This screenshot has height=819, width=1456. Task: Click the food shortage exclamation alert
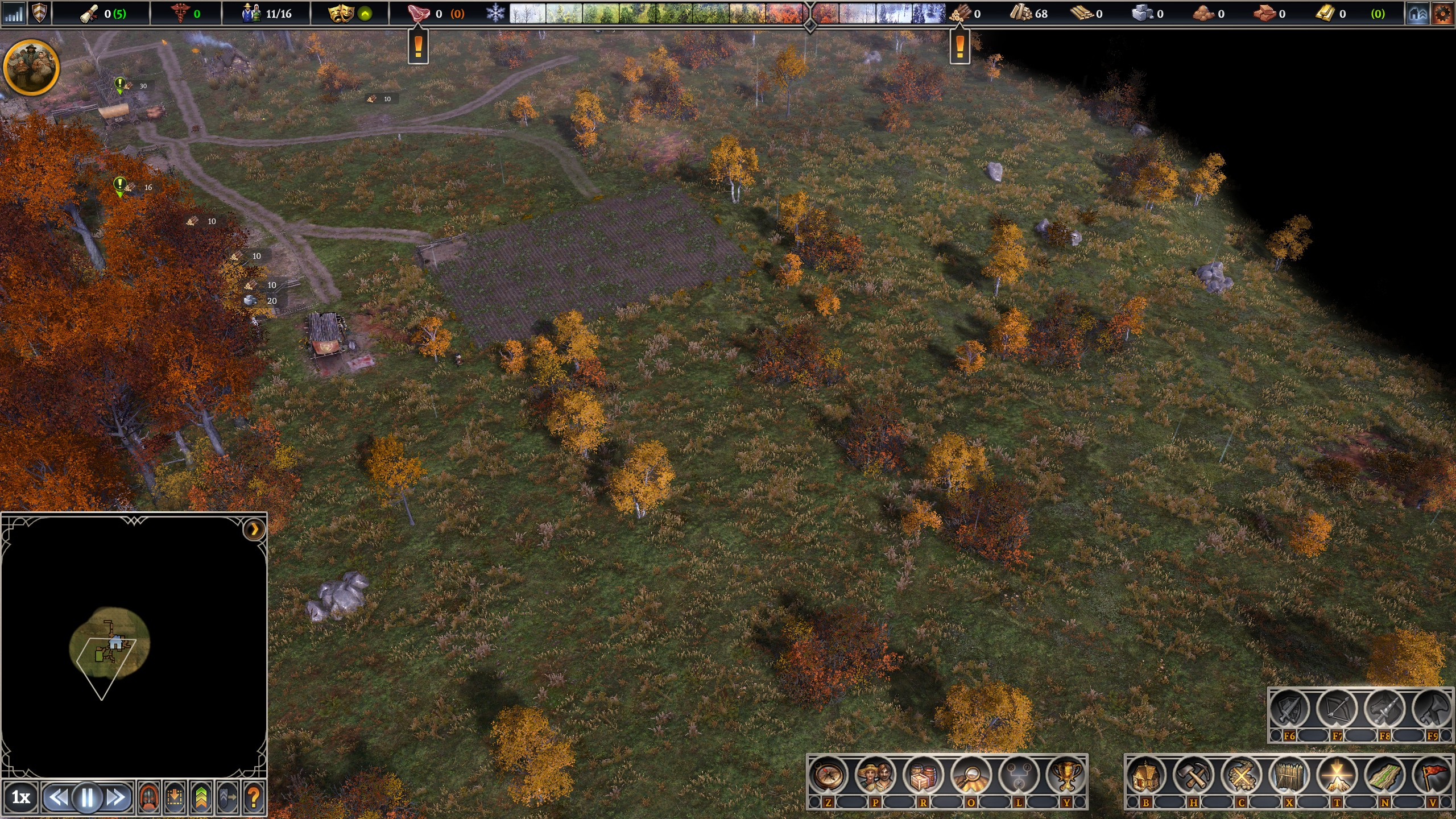418,47
